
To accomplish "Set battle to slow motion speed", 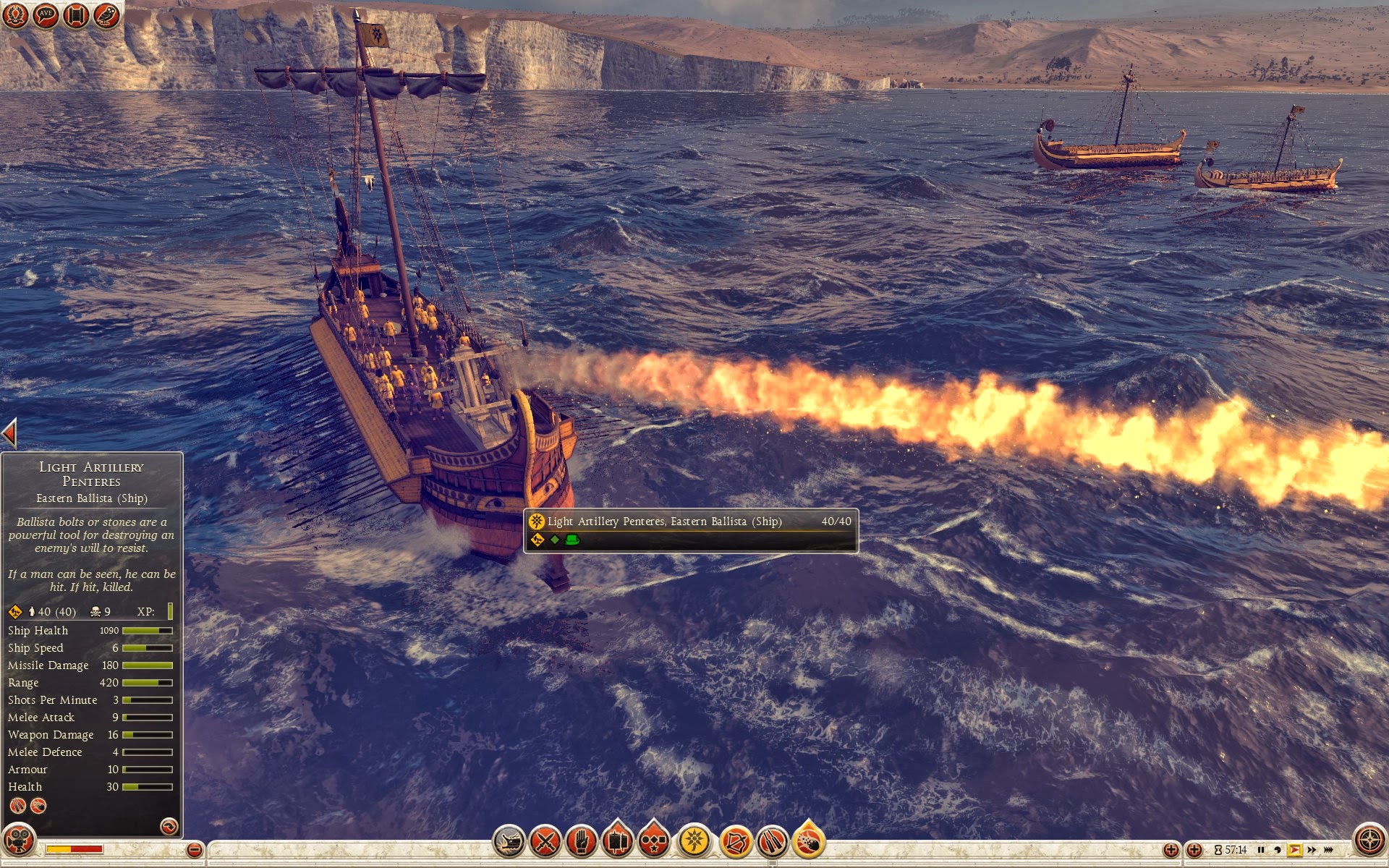I will [1277, 850].
